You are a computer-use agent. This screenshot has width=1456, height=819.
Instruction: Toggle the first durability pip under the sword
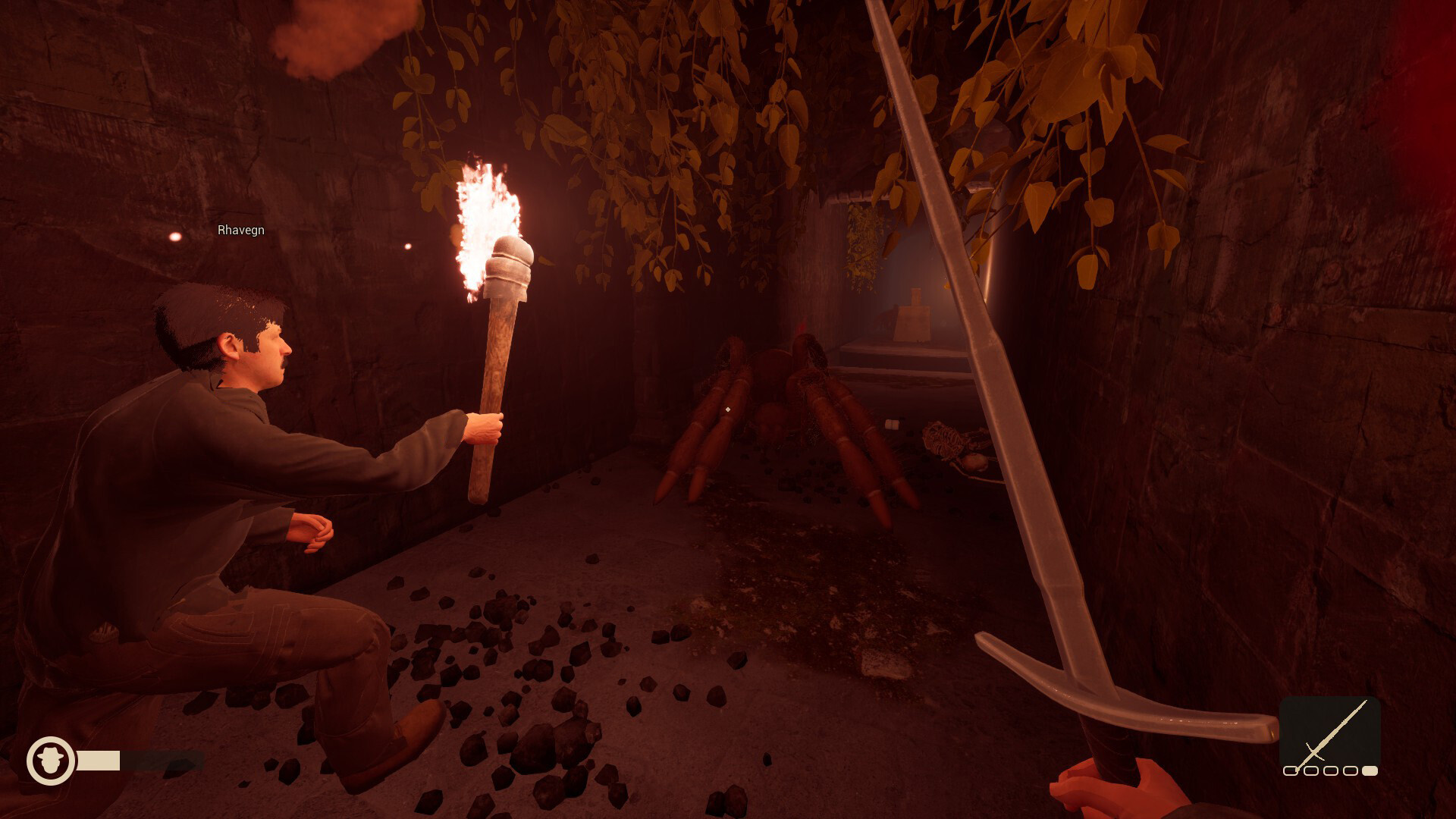point(1291,771)
